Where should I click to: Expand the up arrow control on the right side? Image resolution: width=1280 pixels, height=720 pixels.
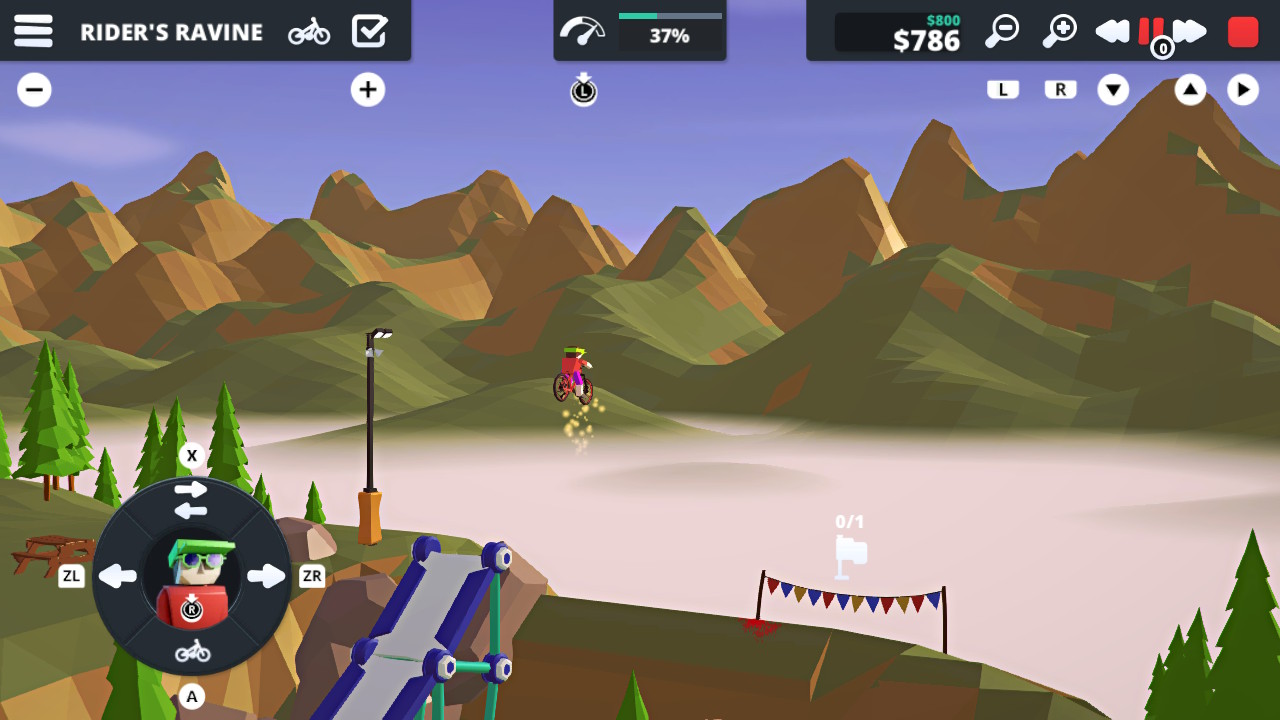(1189, 89)
